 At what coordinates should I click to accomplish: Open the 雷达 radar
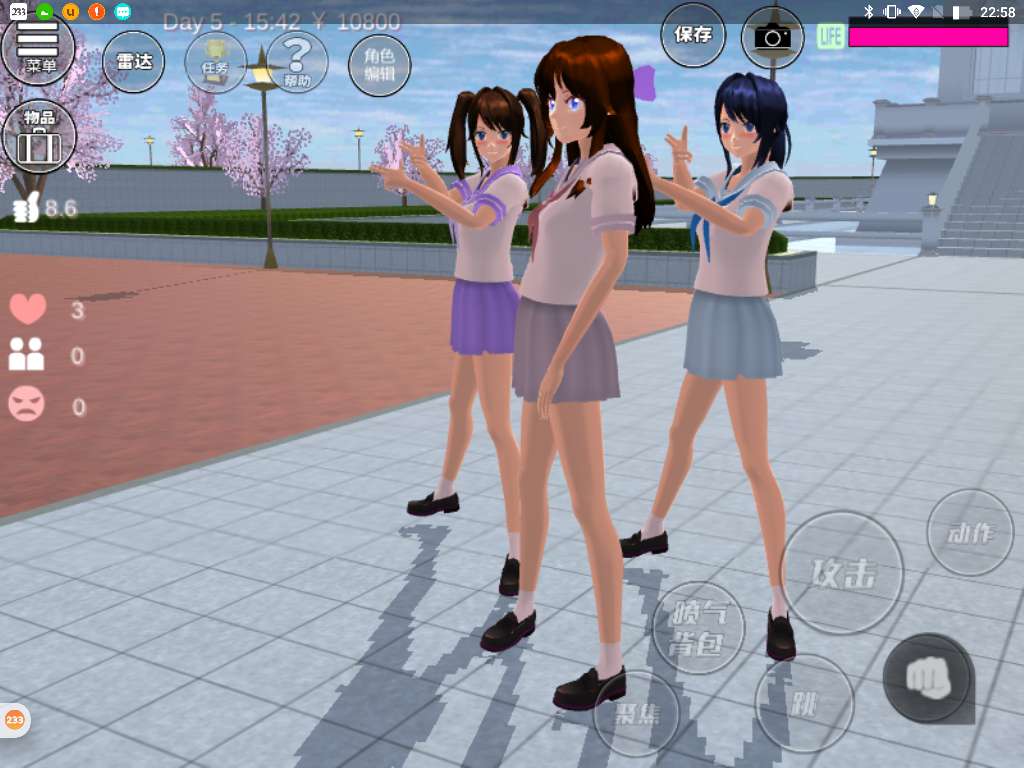134,61
